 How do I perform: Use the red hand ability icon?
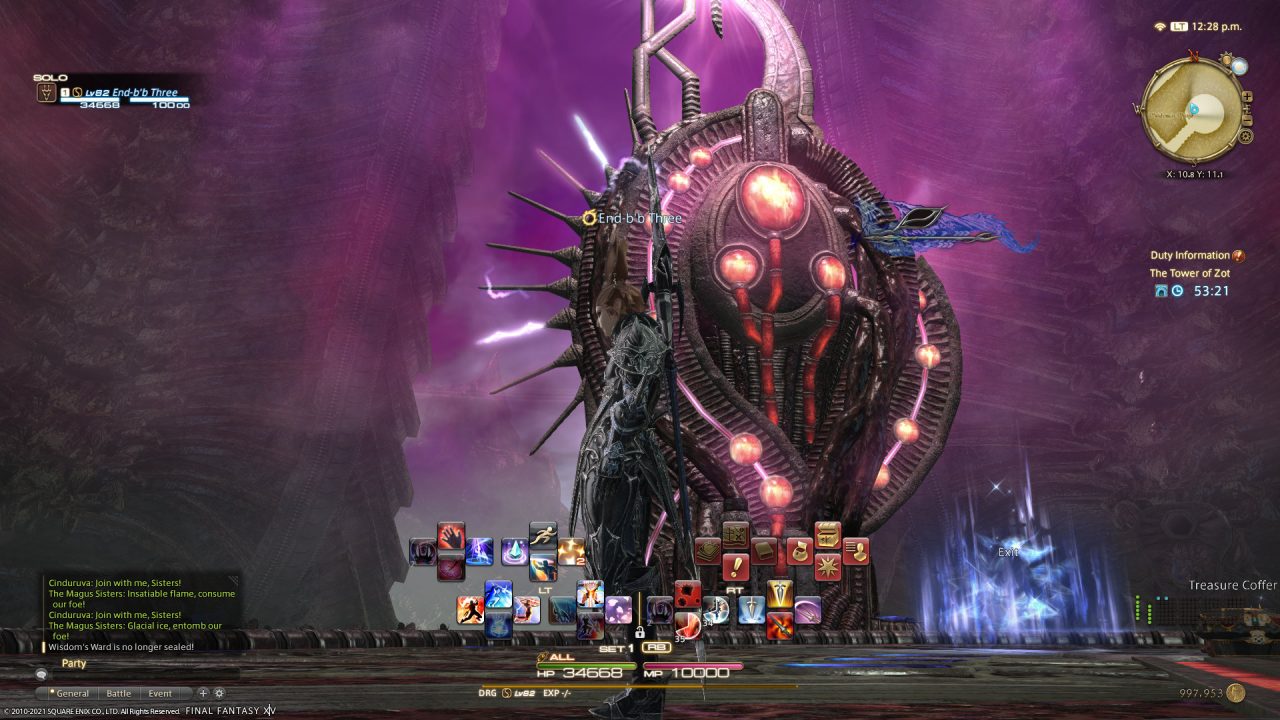tap(450, 536)
